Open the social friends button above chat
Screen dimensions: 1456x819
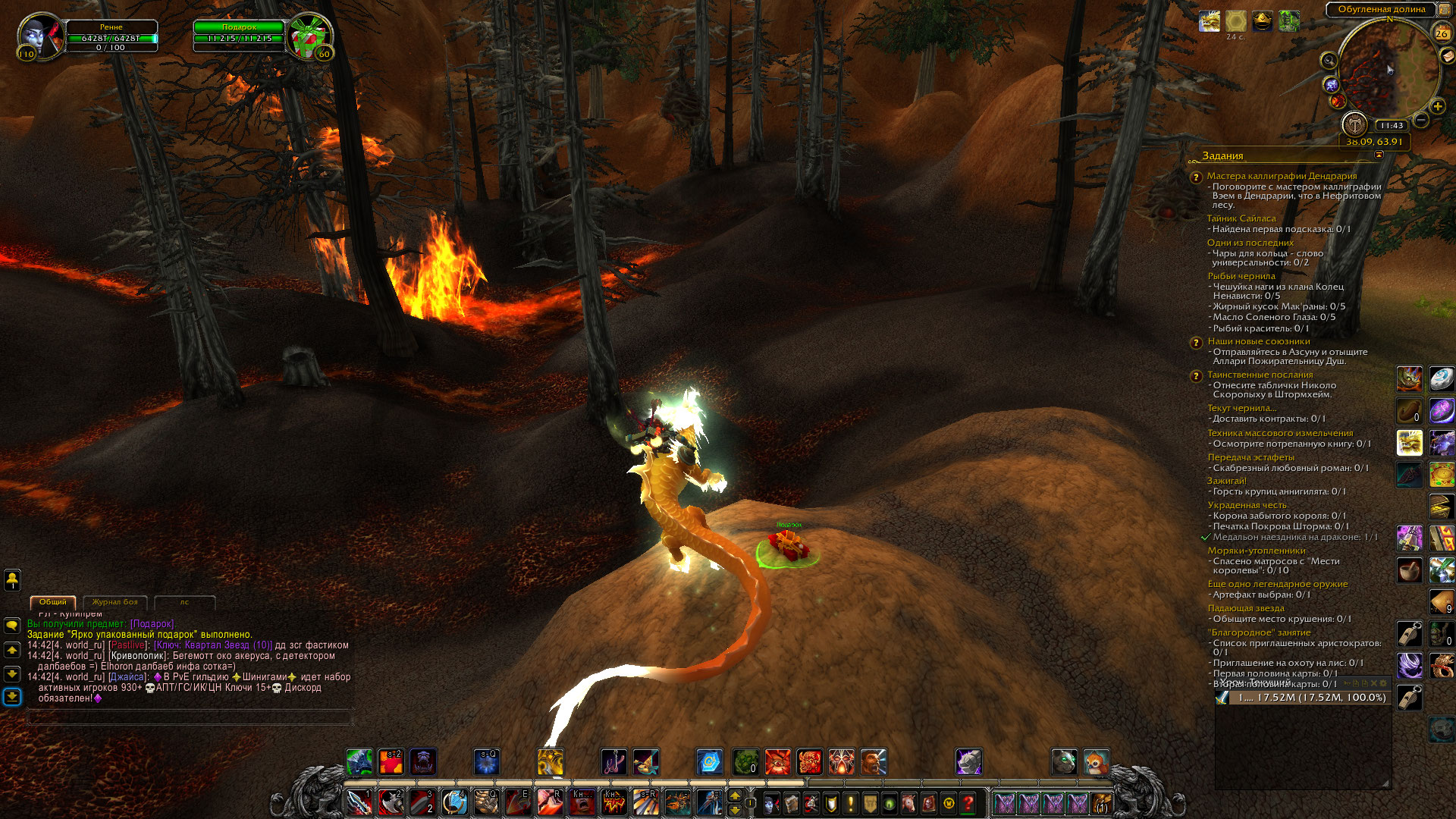(x=12, y=580)
